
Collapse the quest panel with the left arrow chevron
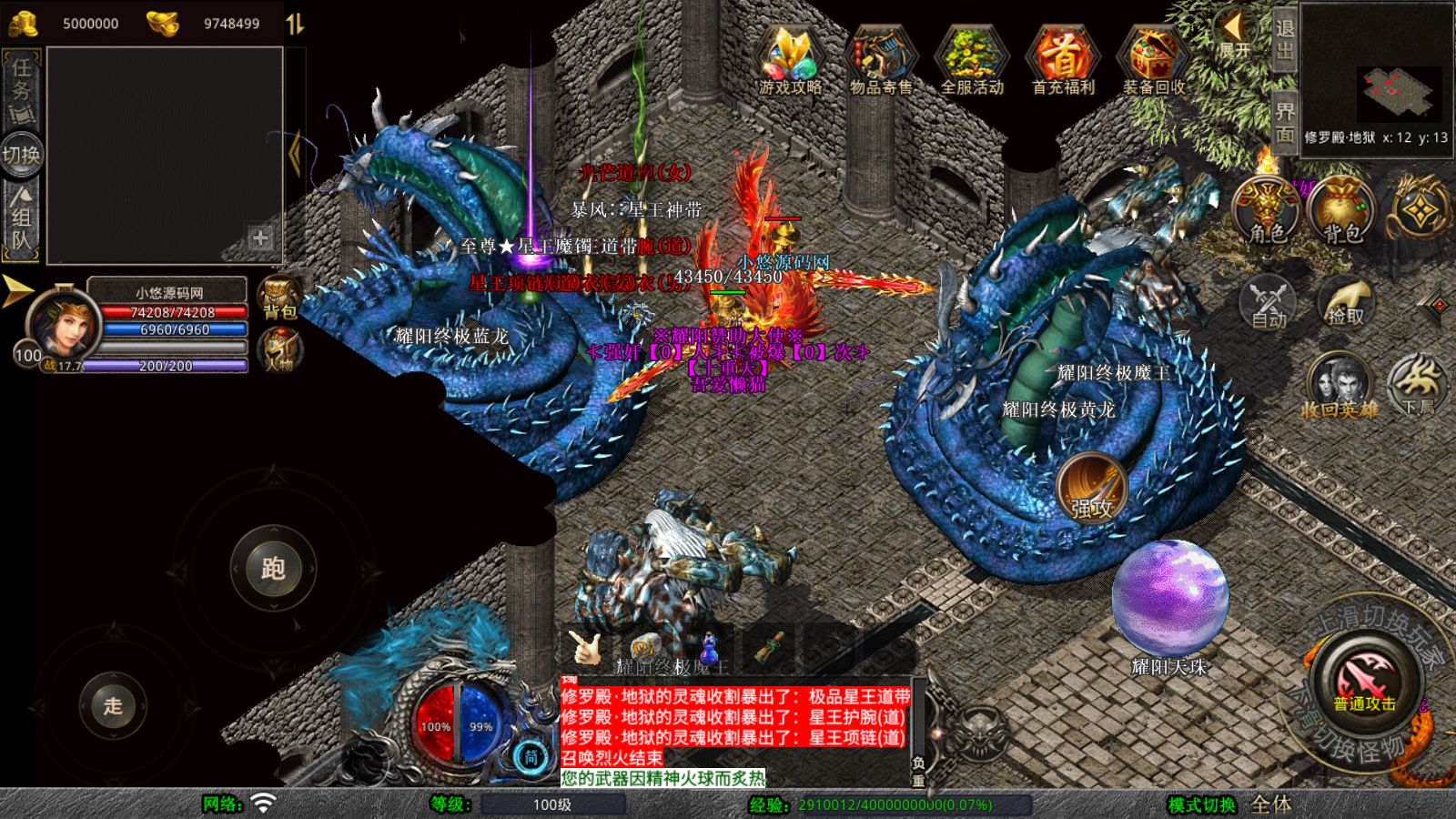click(297, 153)
